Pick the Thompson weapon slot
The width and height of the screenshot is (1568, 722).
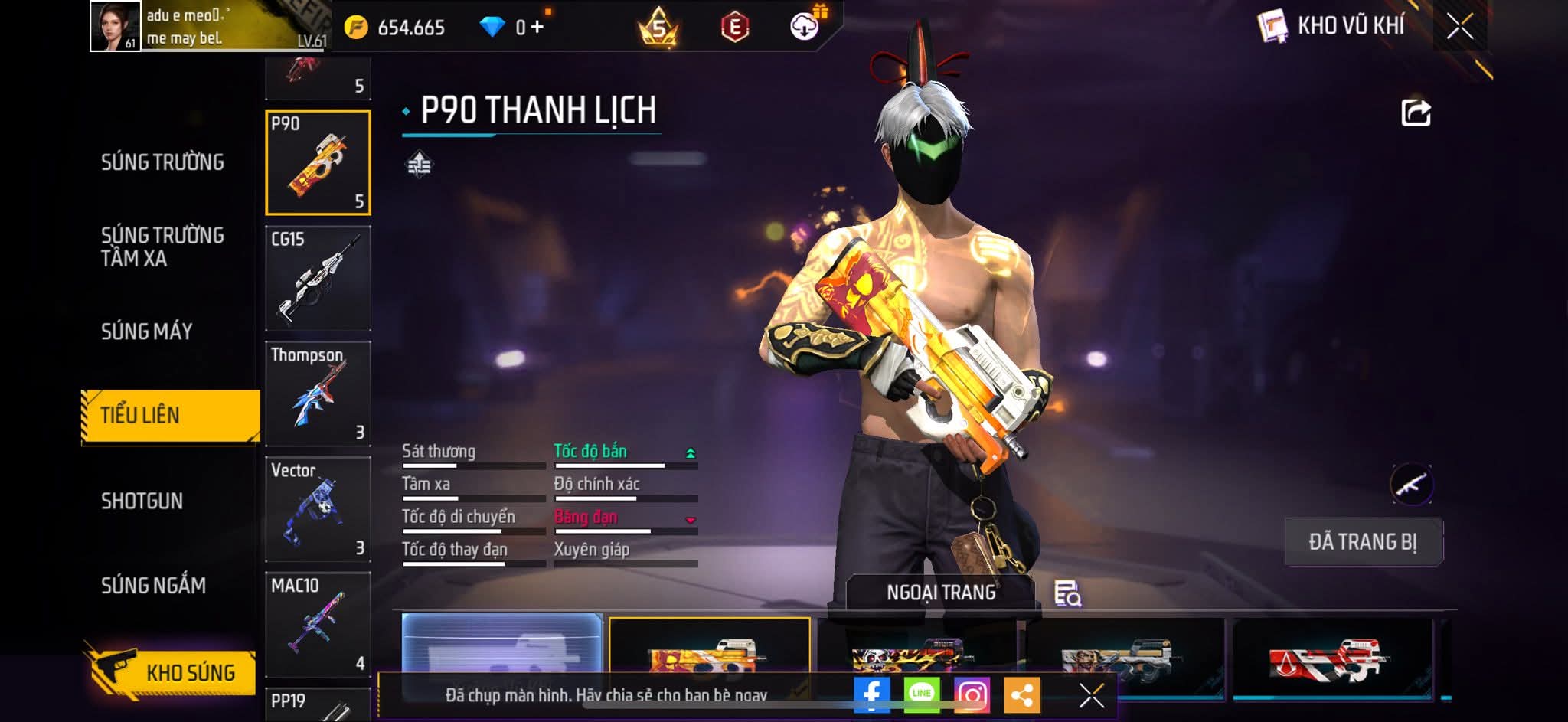coord(318,394)
